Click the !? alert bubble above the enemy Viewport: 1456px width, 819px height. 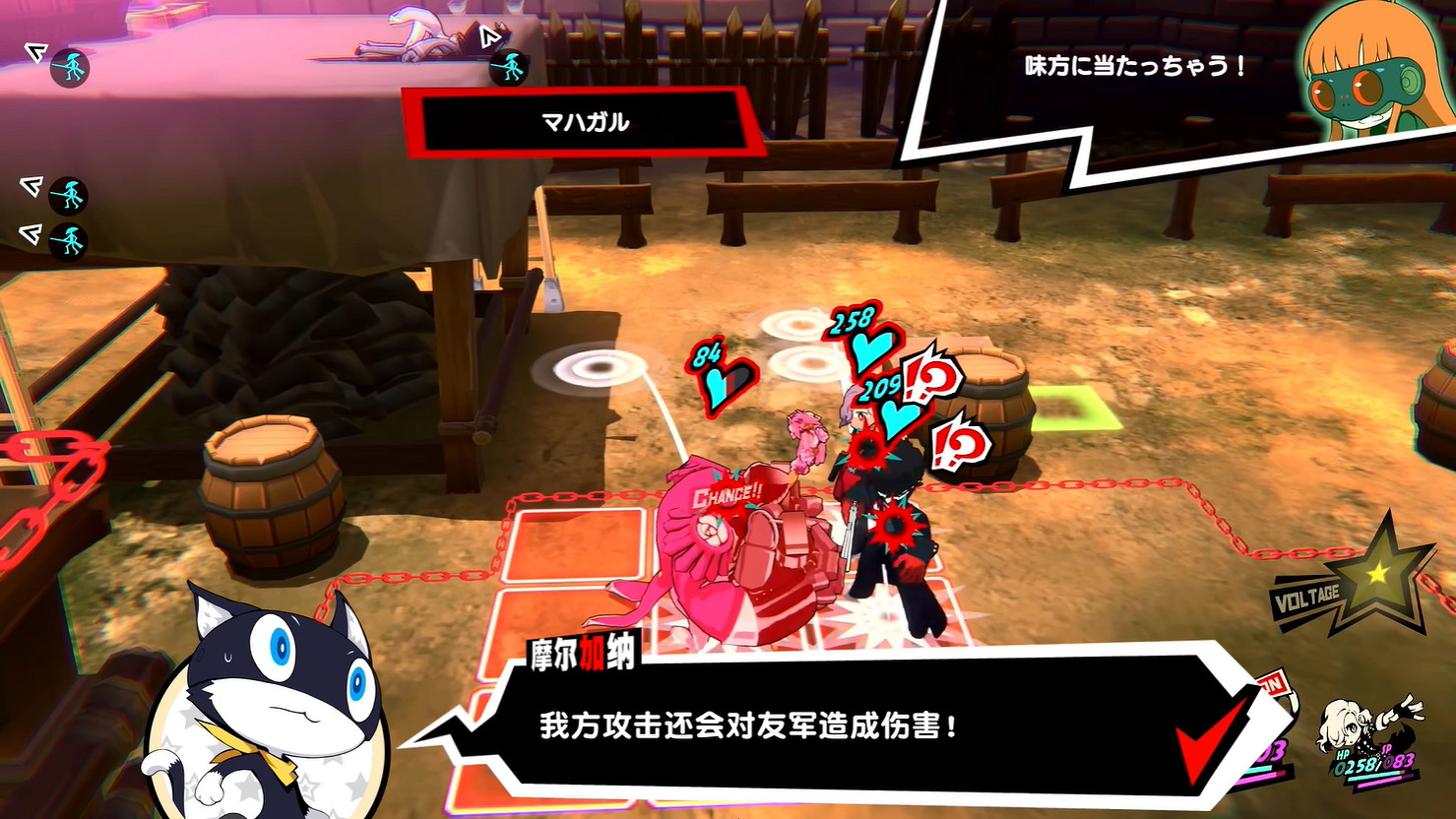(x=929, y=377)
